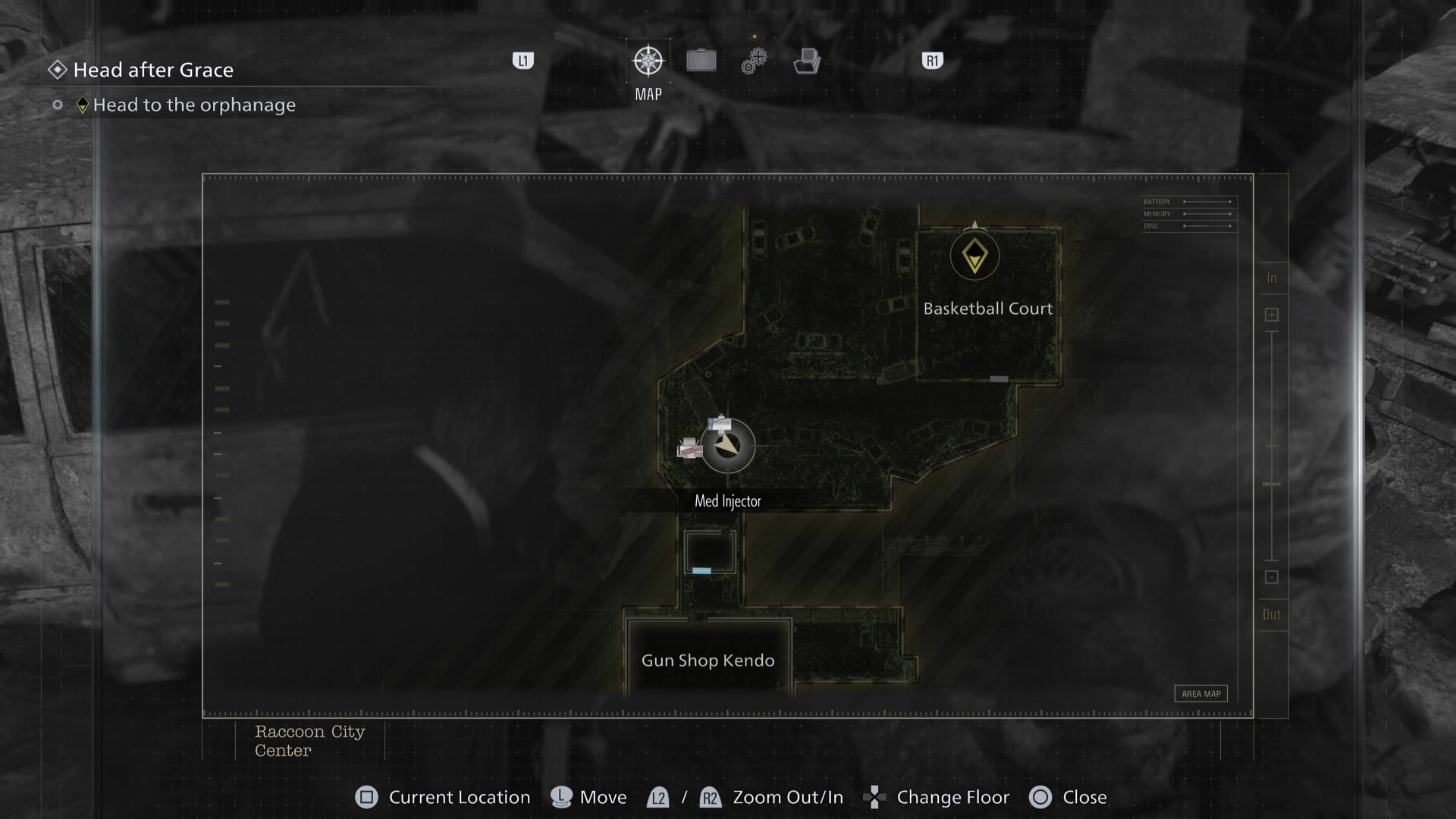Select the red-labeled item box marker
Image resolution: width=1456 pixels, height=819 pixels.
click(689, 448)
